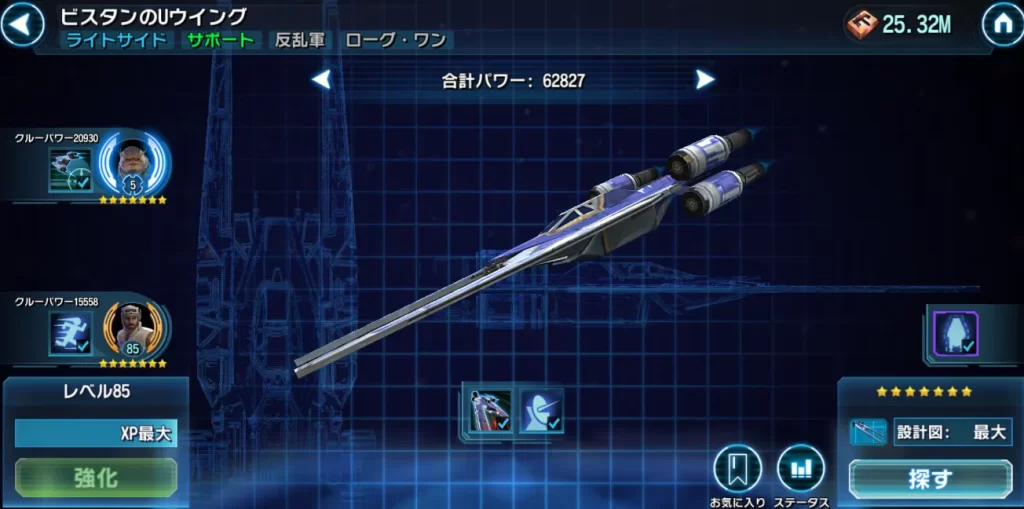Select the ship attack ability icon
This screenshot has height=509, width=1024.
[x=490, y=411]
